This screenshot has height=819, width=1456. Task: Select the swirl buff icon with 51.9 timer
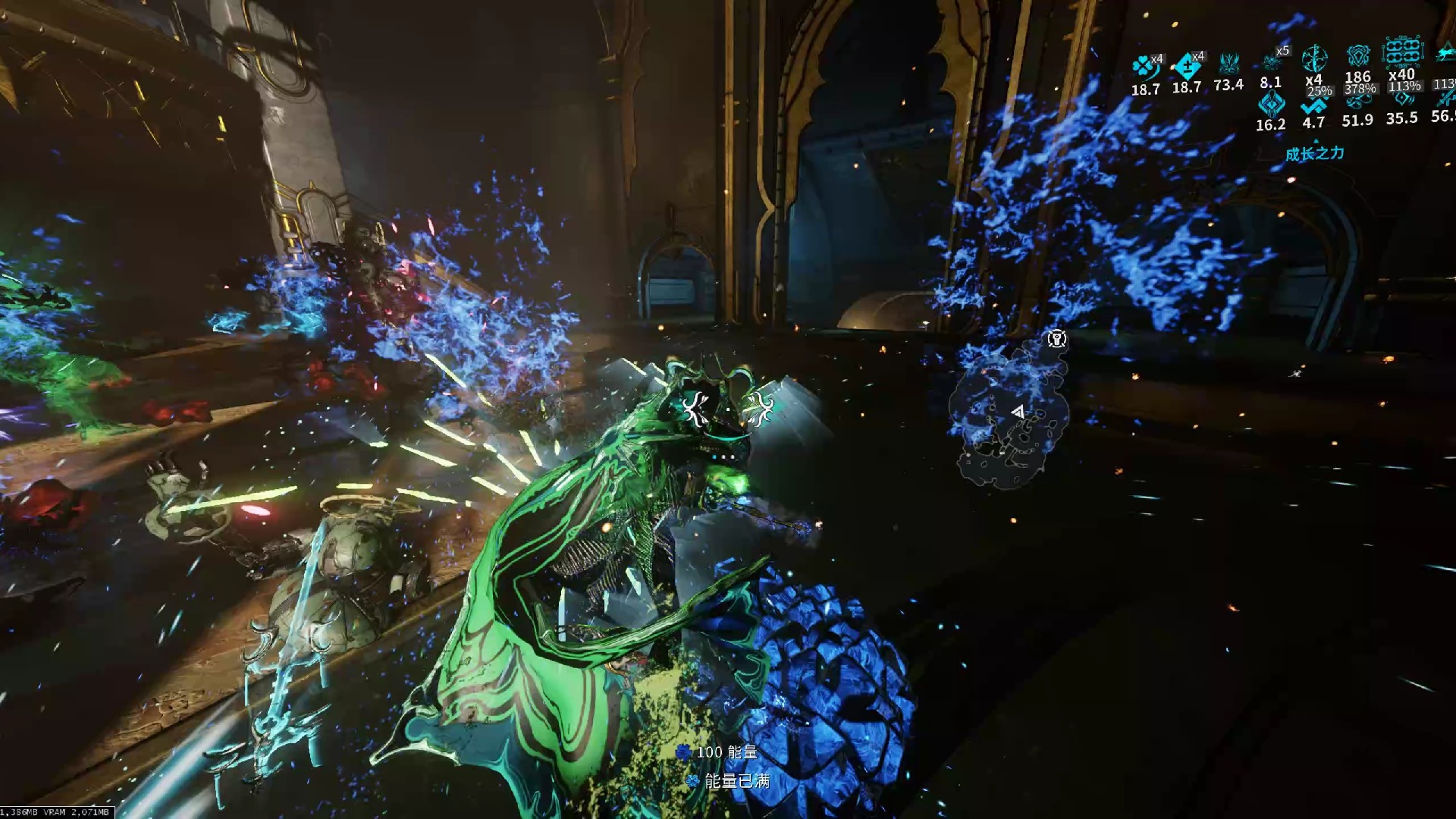coord(1357,102)
